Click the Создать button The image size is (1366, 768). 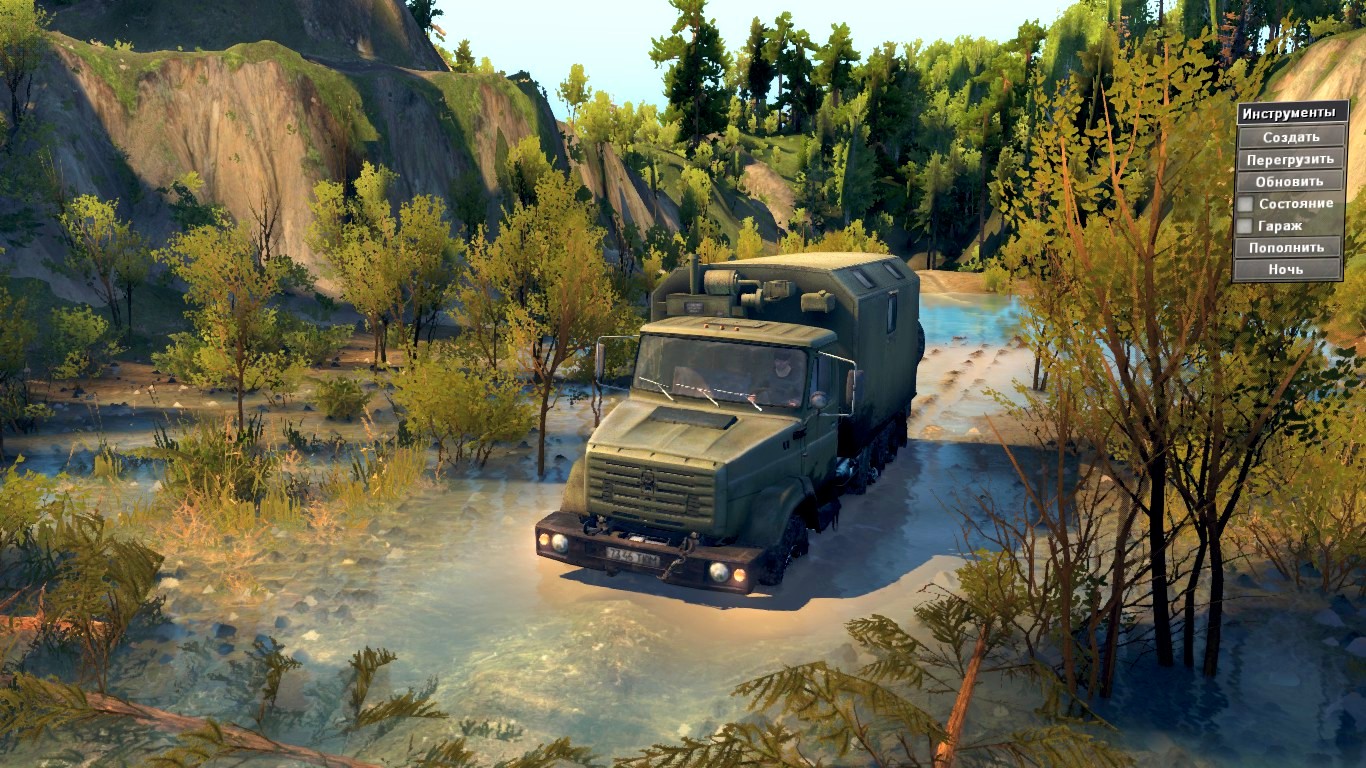click(x=1290, y=137)
